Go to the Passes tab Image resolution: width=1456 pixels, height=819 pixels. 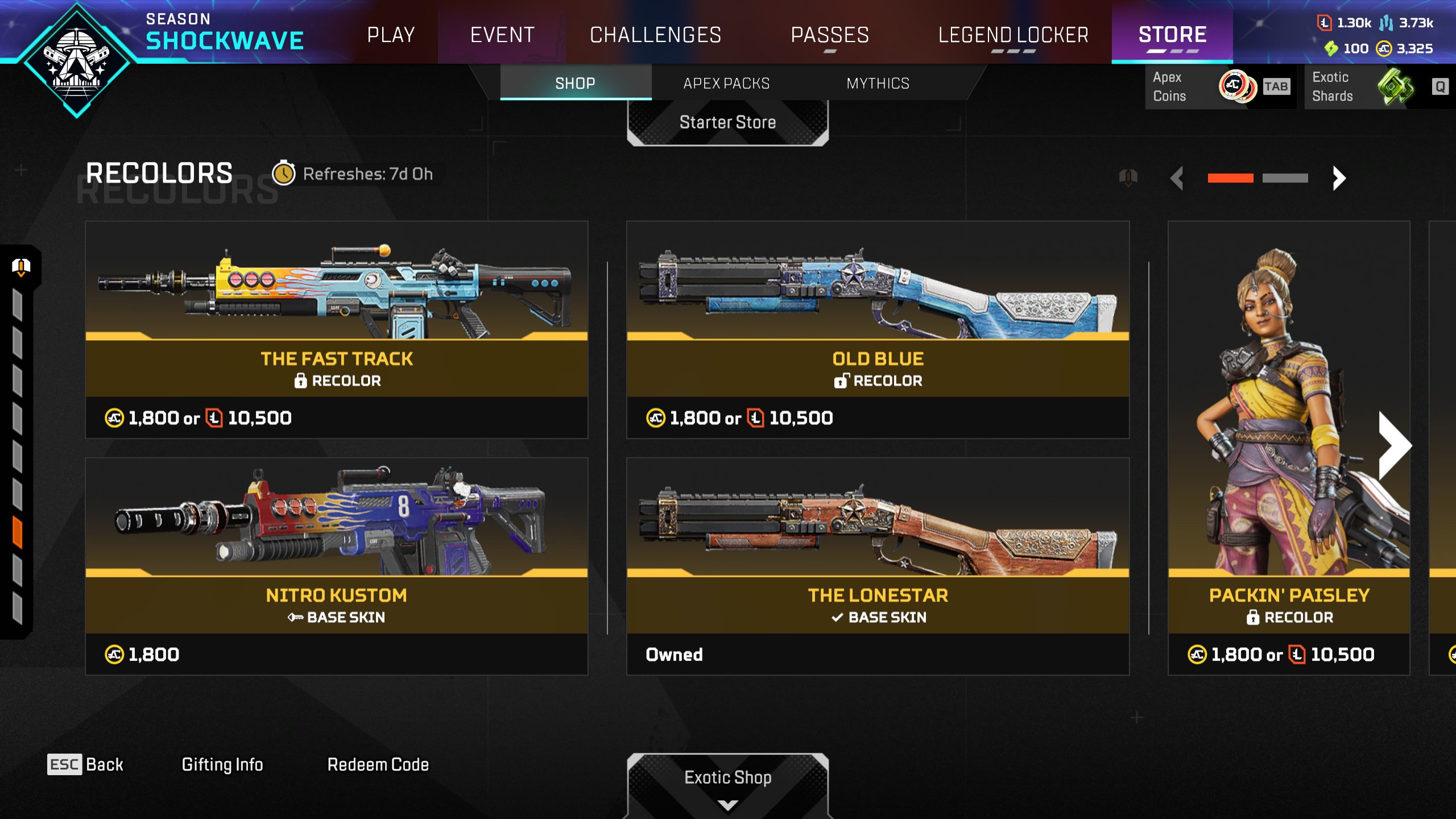tap(830, 35)
